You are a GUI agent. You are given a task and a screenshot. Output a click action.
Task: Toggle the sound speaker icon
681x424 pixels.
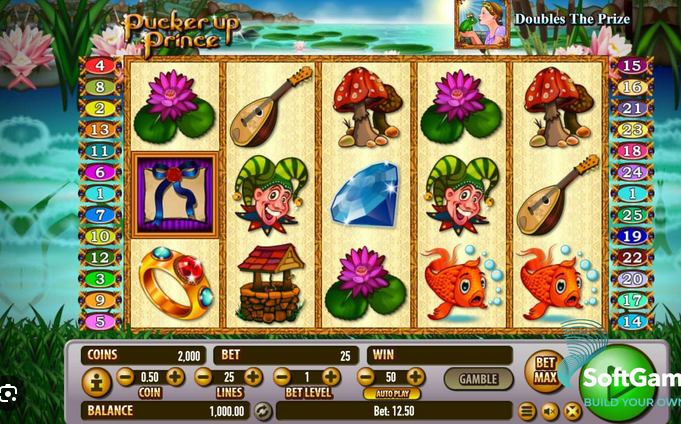click(x=550, y=410)
